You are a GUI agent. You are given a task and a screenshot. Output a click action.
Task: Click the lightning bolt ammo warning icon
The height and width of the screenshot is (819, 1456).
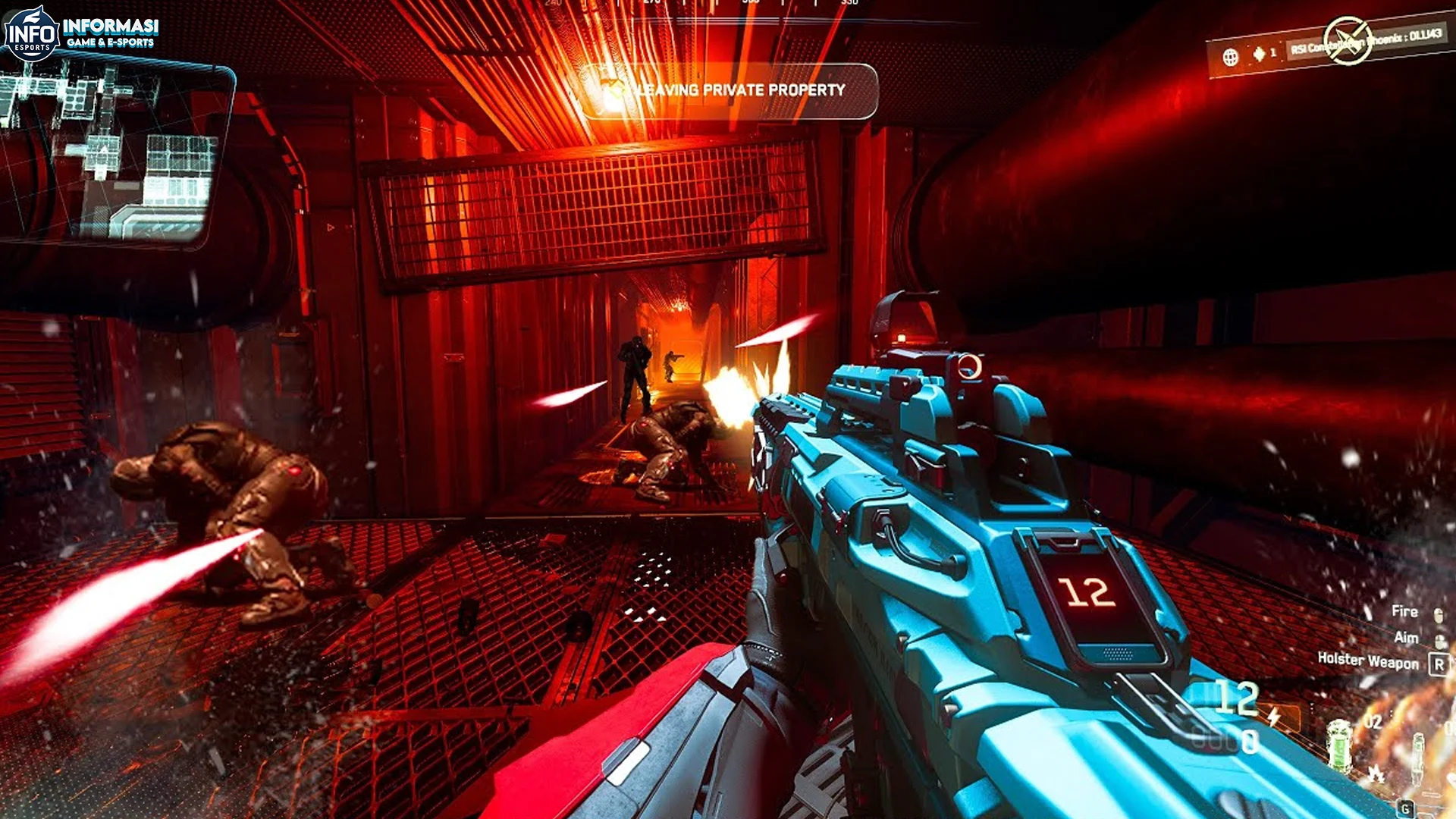click(1274, 717)
